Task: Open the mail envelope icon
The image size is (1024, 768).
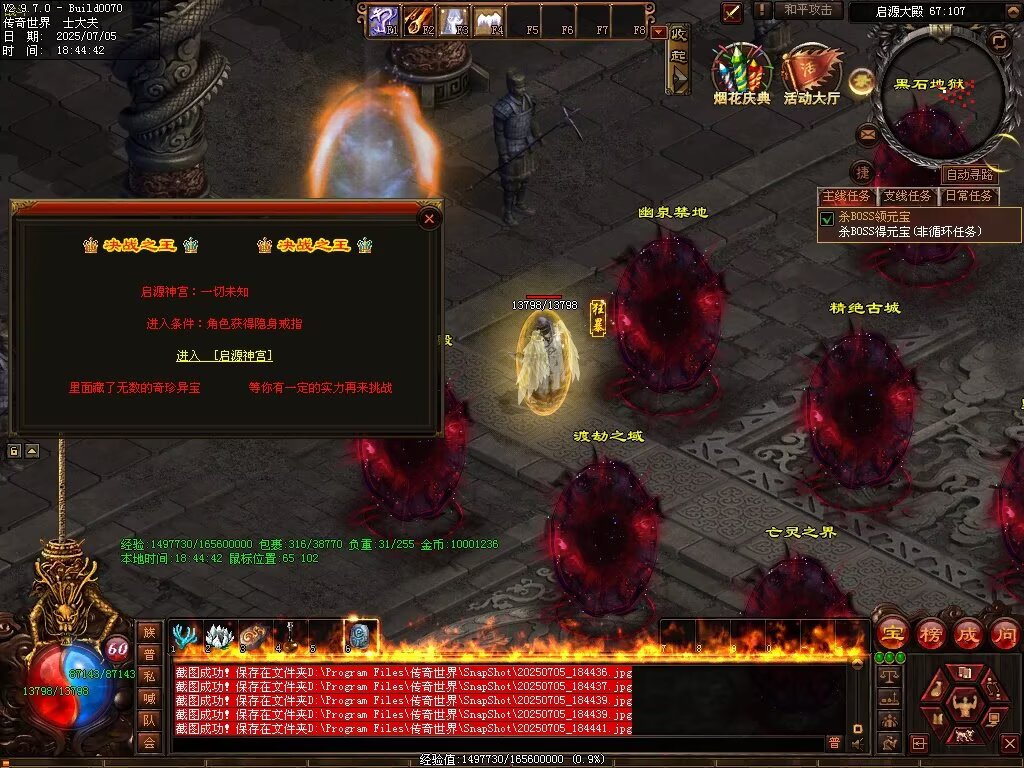Action: pyautogui.click(x=867, y=133)
